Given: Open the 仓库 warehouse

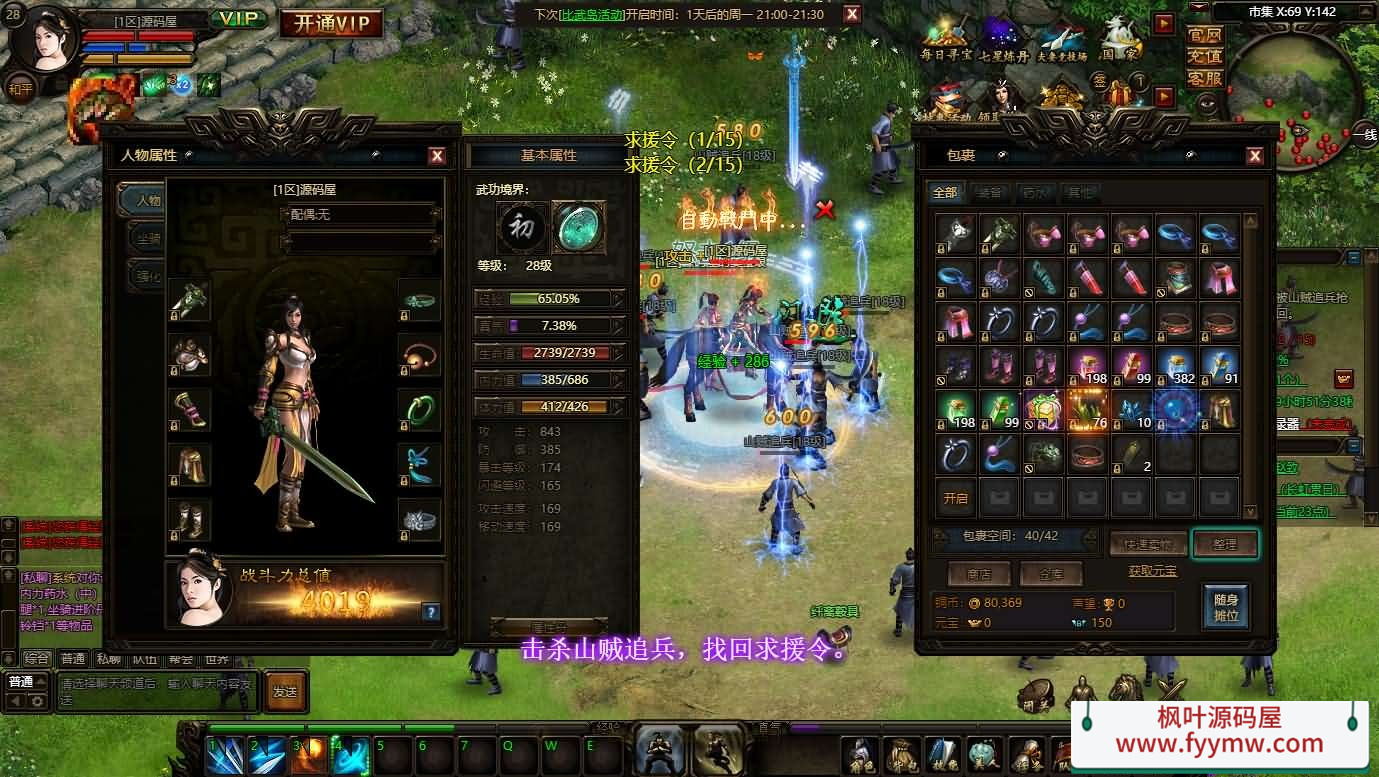Looking at the screenshot, I should coord(1050,574).
